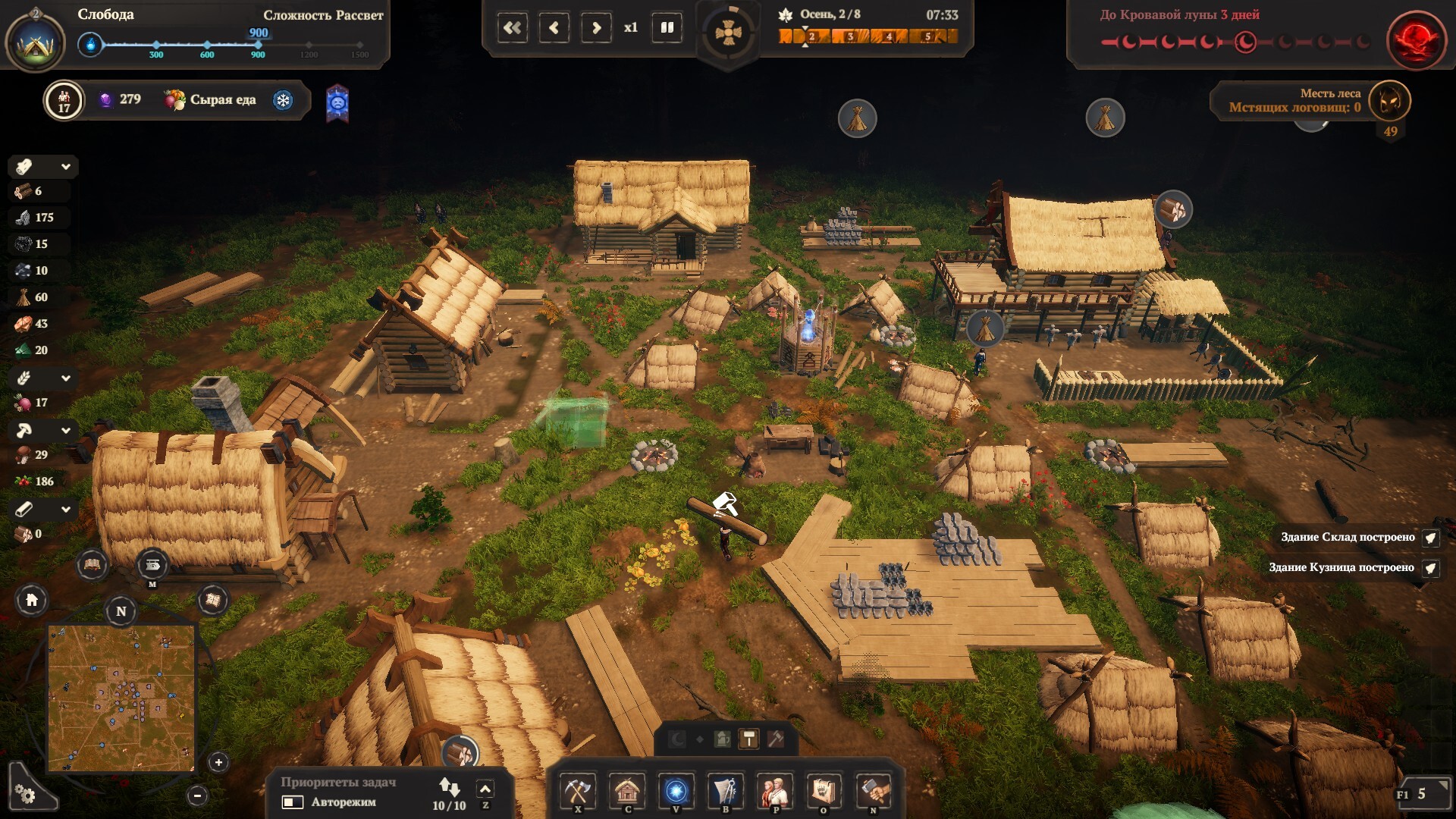Open the settings gears button
1456x819 pixels.
(x=26, y=793)
